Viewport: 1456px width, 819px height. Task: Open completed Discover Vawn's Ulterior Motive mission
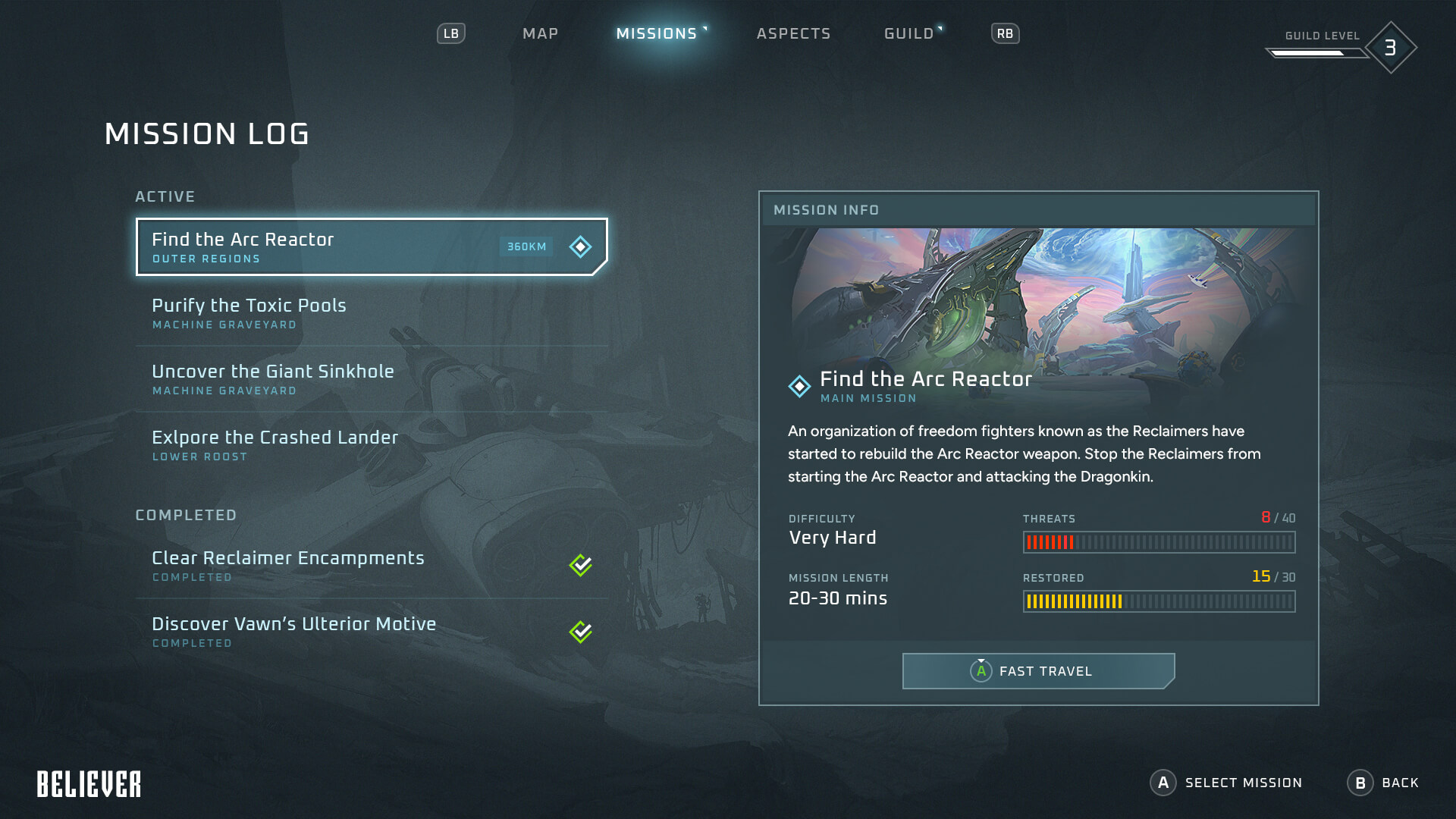[x=372, y=632]
